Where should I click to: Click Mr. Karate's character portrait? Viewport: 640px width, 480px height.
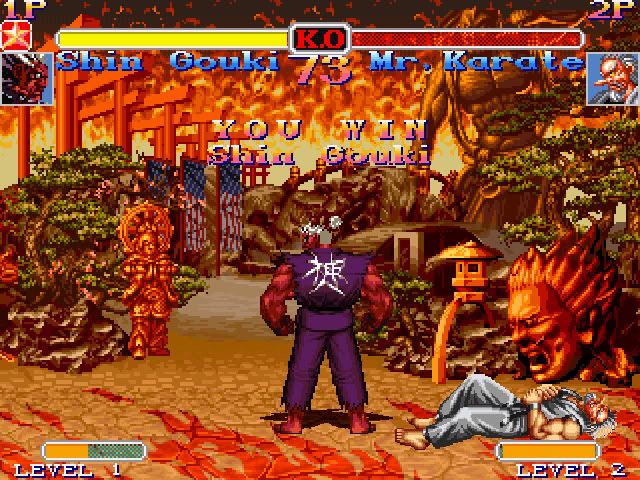(613, 78)
